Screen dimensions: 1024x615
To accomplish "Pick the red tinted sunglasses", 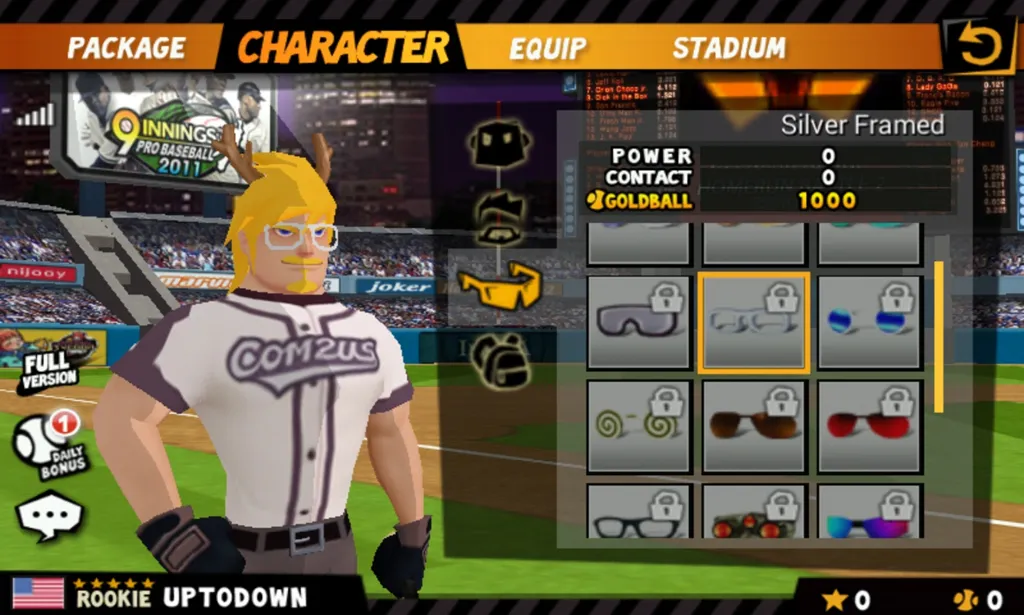I will [x=870, y=427].
